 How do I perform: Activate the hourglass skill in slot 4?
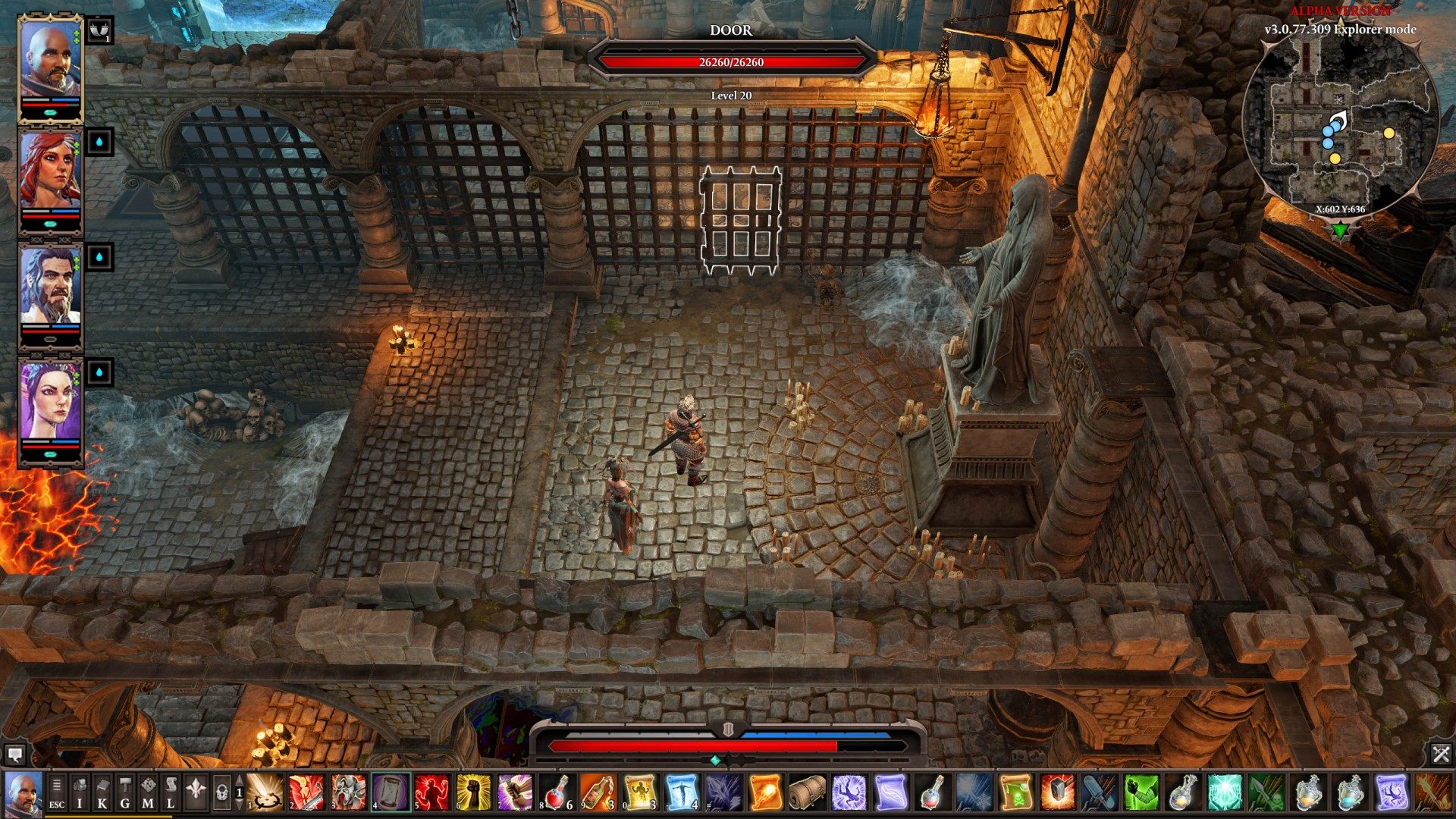tap(391, 792)
